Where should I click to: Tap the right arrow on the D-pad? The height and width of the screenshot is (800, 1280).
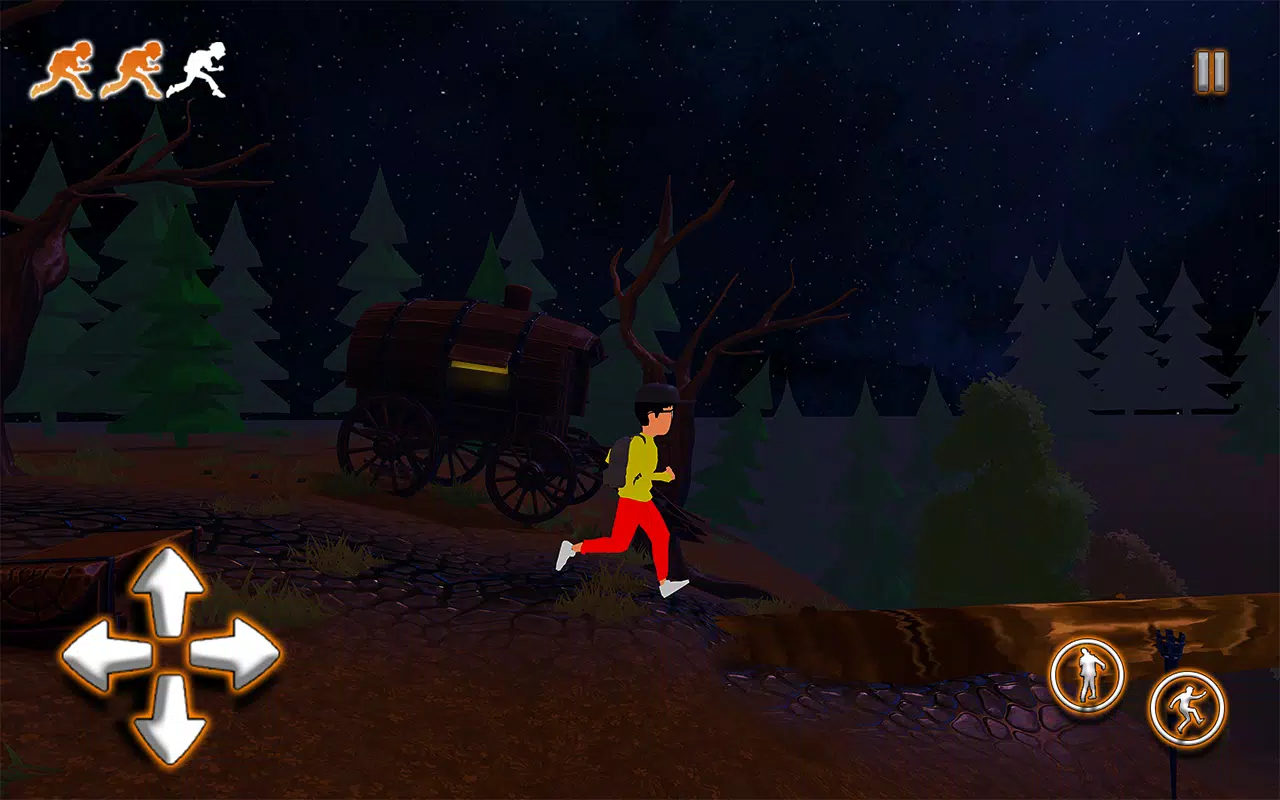coord(234,655)
